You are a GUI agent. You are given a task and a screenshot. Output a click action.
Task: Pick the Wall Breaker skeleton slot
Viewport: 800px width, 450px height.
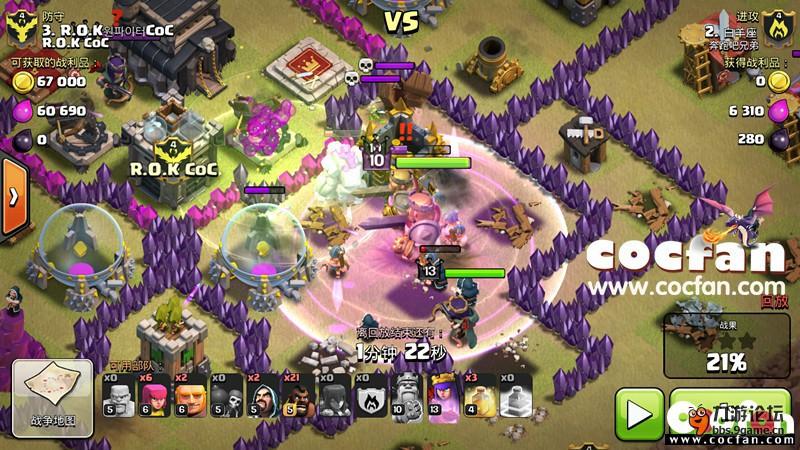coord(225,396)
